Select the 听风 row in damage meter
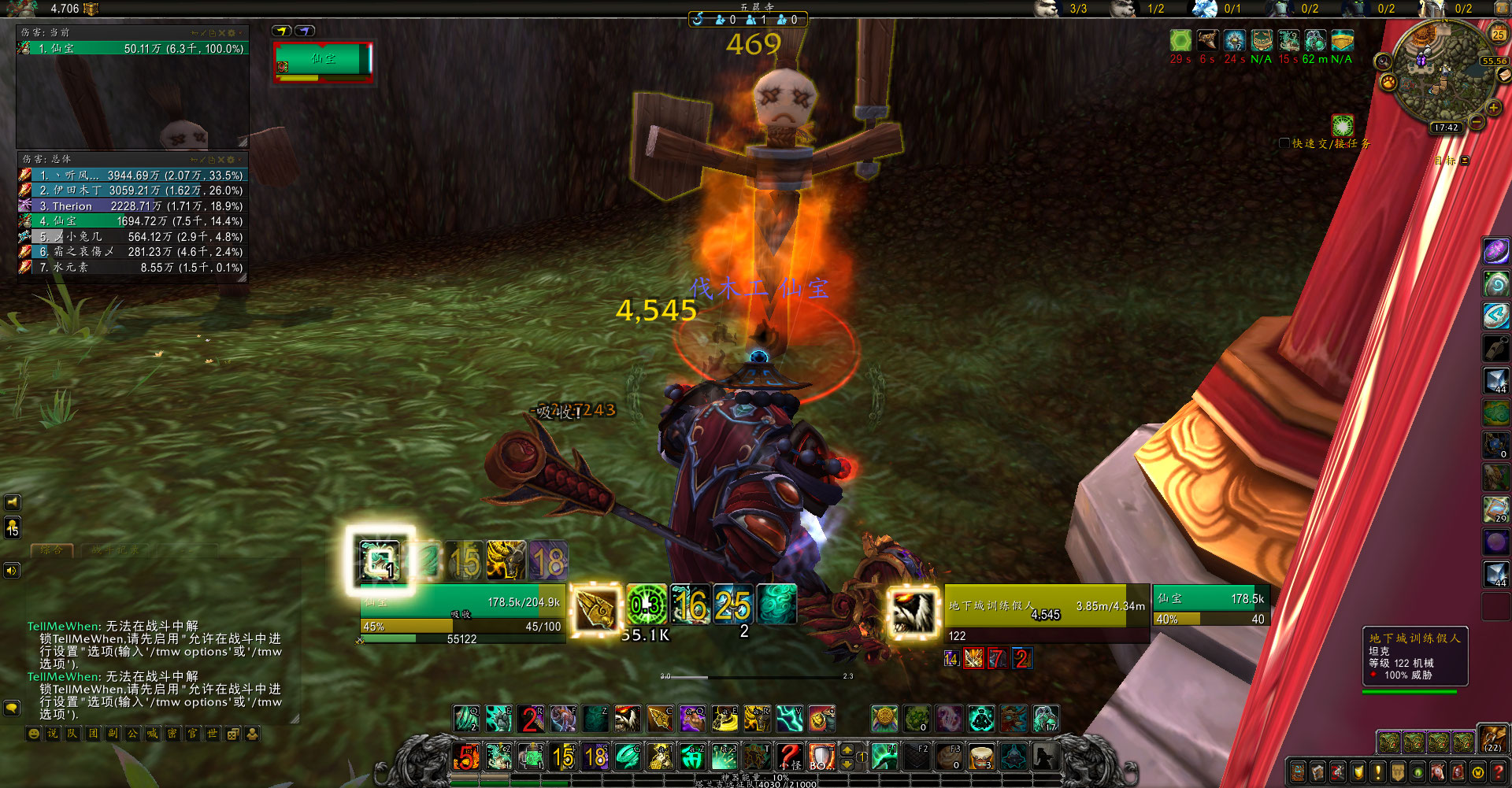The image size is (1512, 788). tap(132, 176)
